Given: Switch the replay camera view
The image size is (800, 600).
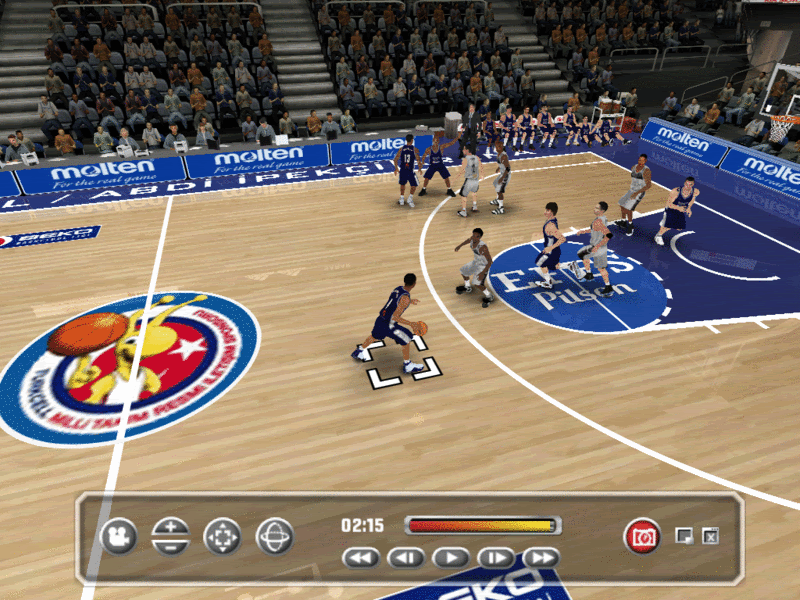Looking at the screenshot, I should pos(118,537).
